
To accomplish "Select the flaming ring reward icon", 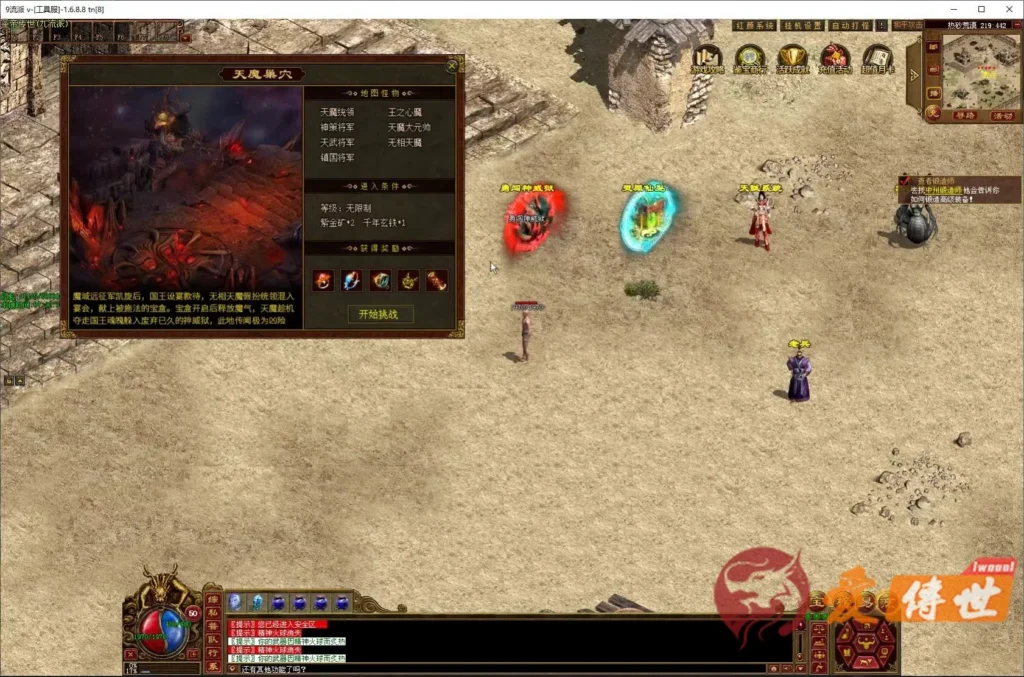I will [323, 281].
